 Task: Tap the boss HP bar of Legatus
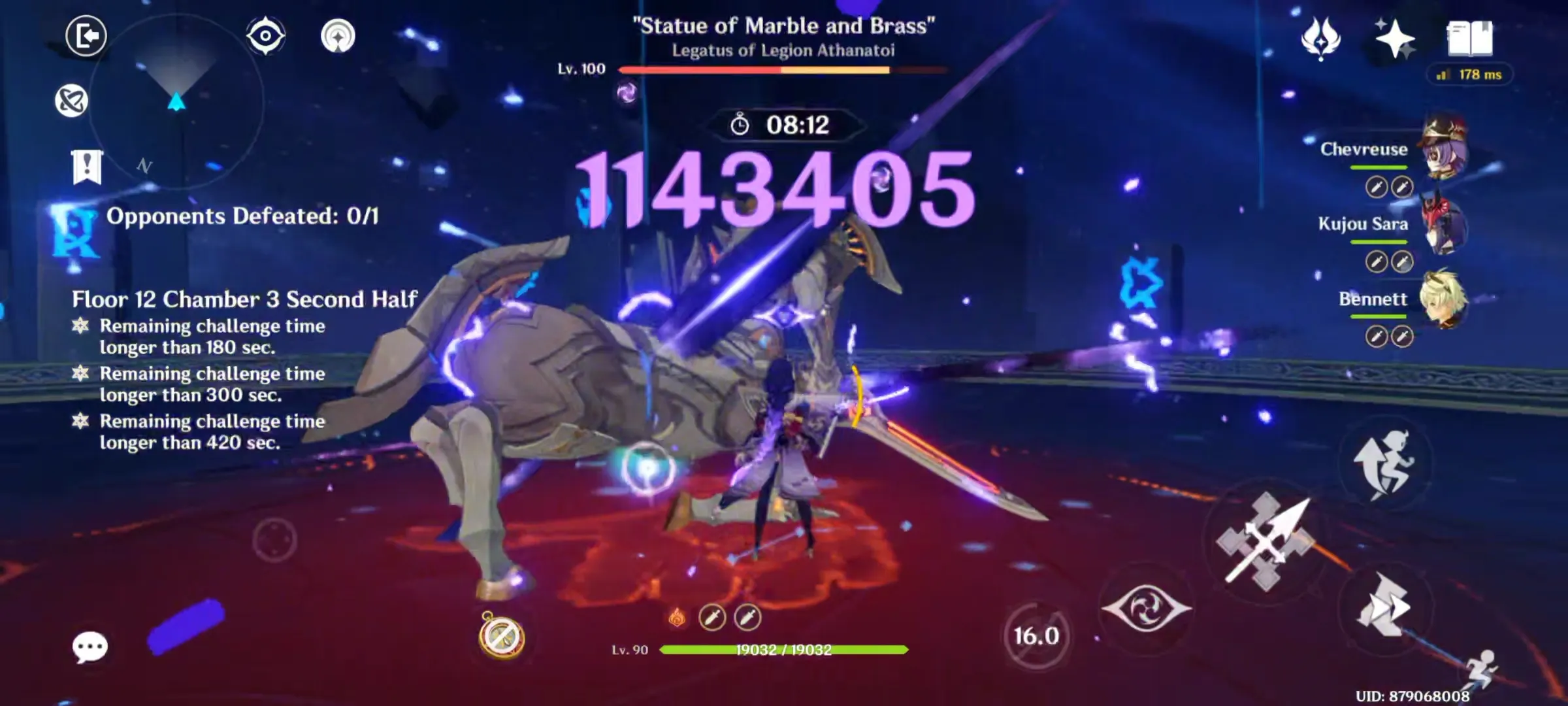pos(782,69)
